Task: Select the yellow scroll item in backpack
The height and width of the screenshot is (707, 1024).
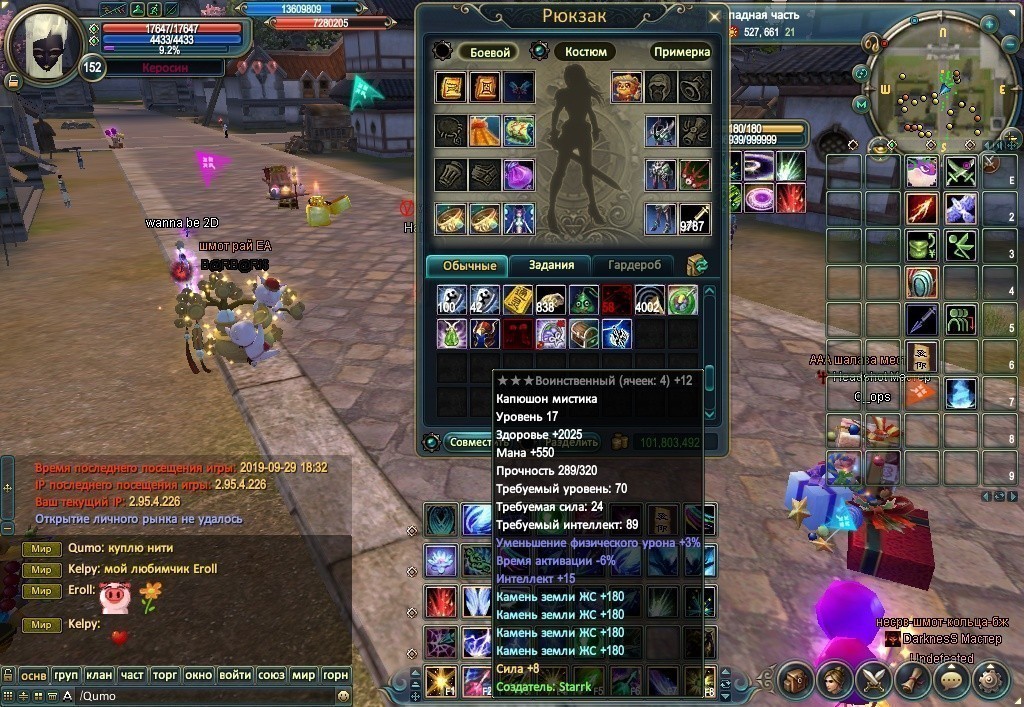Action: pyautogui.click(x=518, y=300)
